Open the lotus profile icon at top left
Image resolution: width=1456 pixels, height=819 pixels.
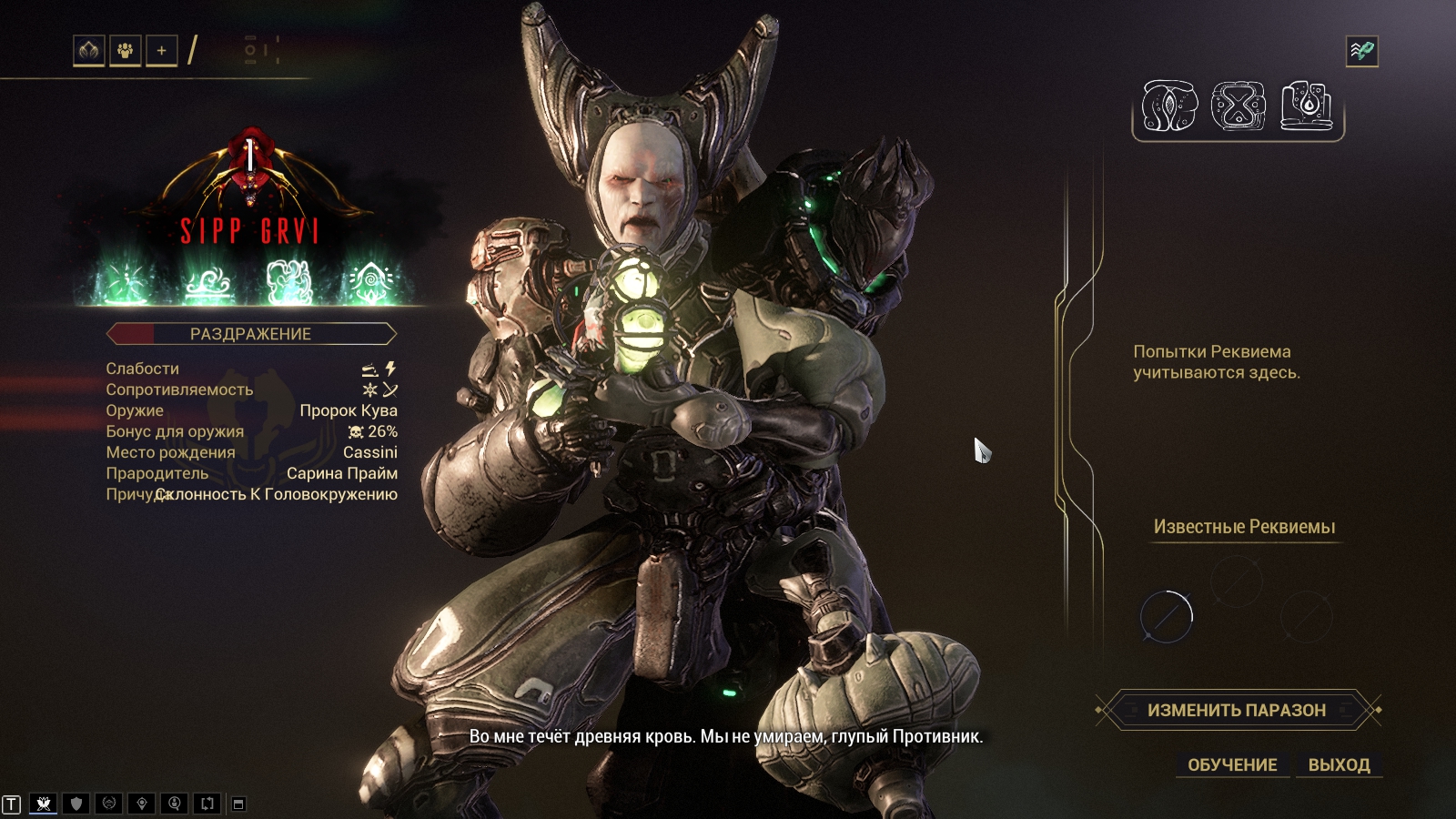tap(88, 51)
